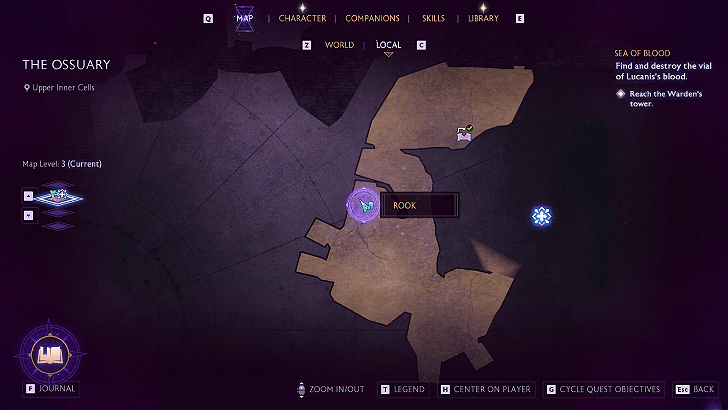Select the glowing blue quest objective marker

(x=541, y=215)
